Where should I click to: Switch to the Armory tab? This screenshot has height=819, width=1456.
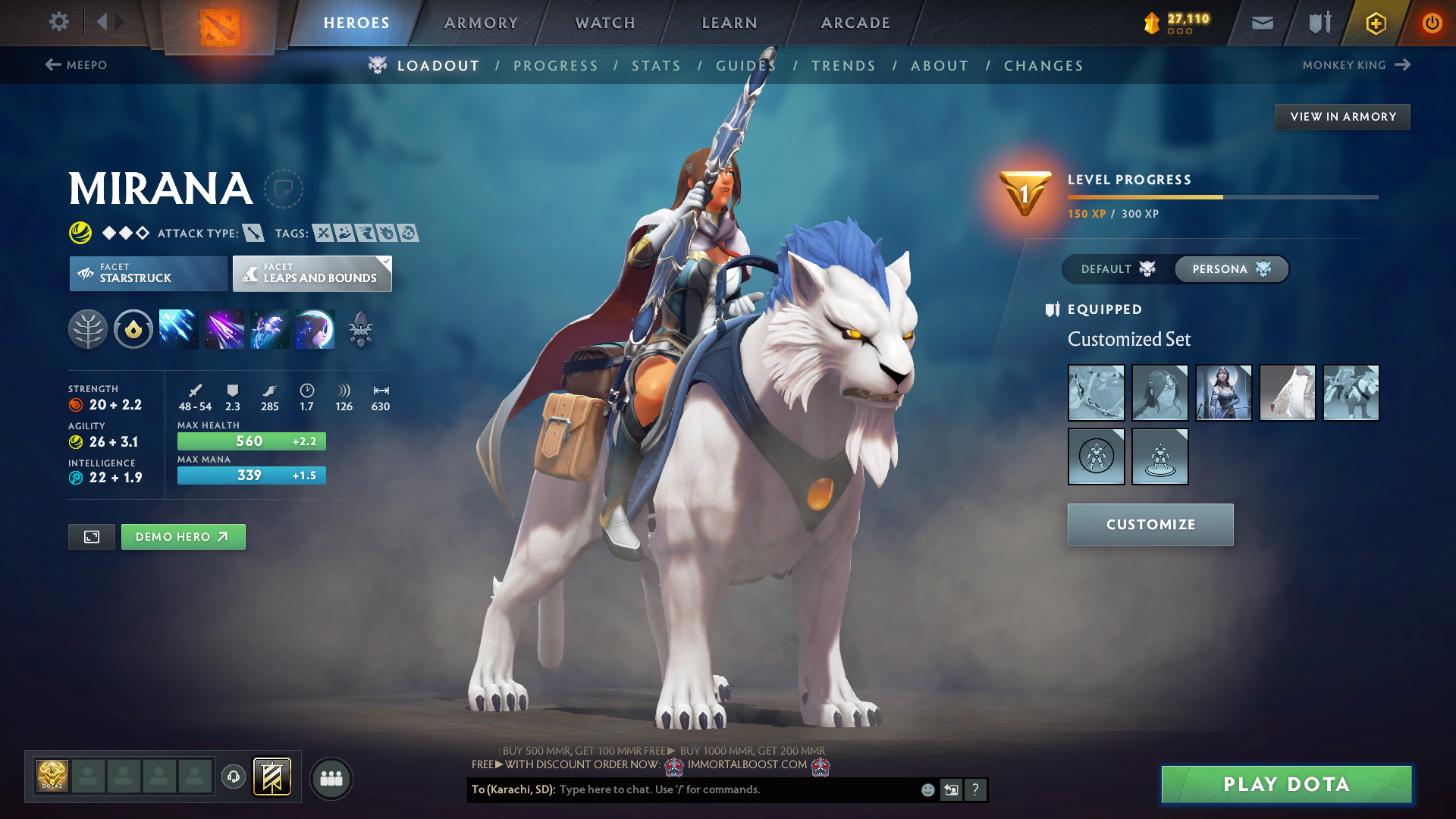(x=481, y=23)
